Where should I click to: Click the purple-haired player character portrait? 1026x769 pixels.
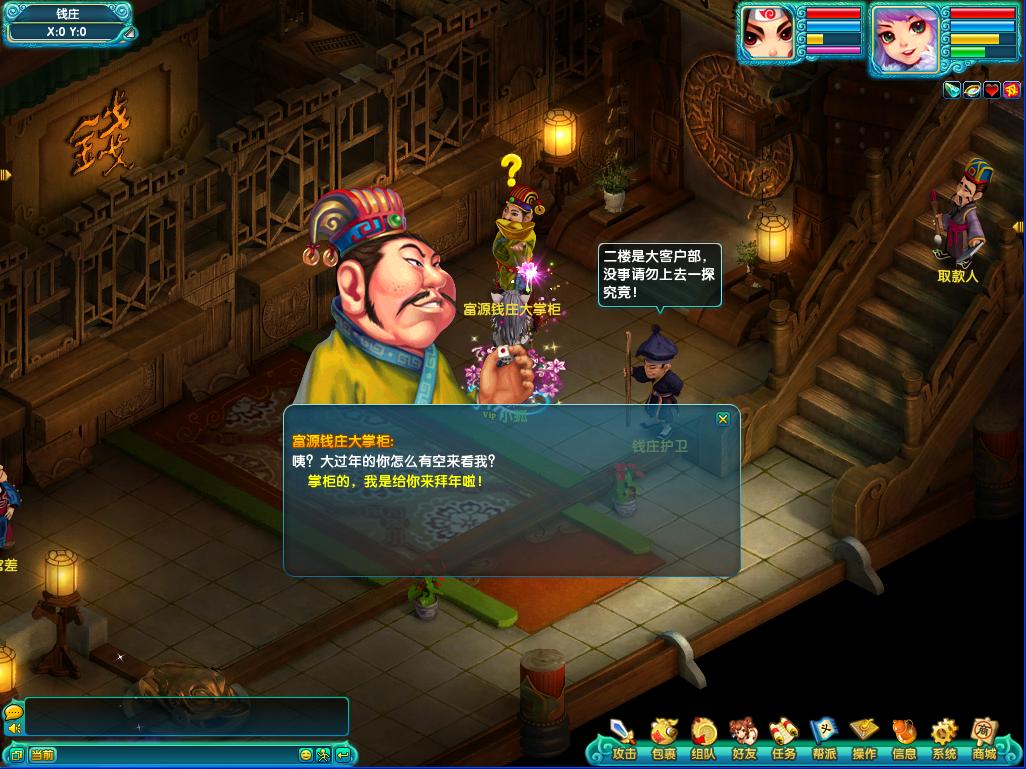point(905,38)
